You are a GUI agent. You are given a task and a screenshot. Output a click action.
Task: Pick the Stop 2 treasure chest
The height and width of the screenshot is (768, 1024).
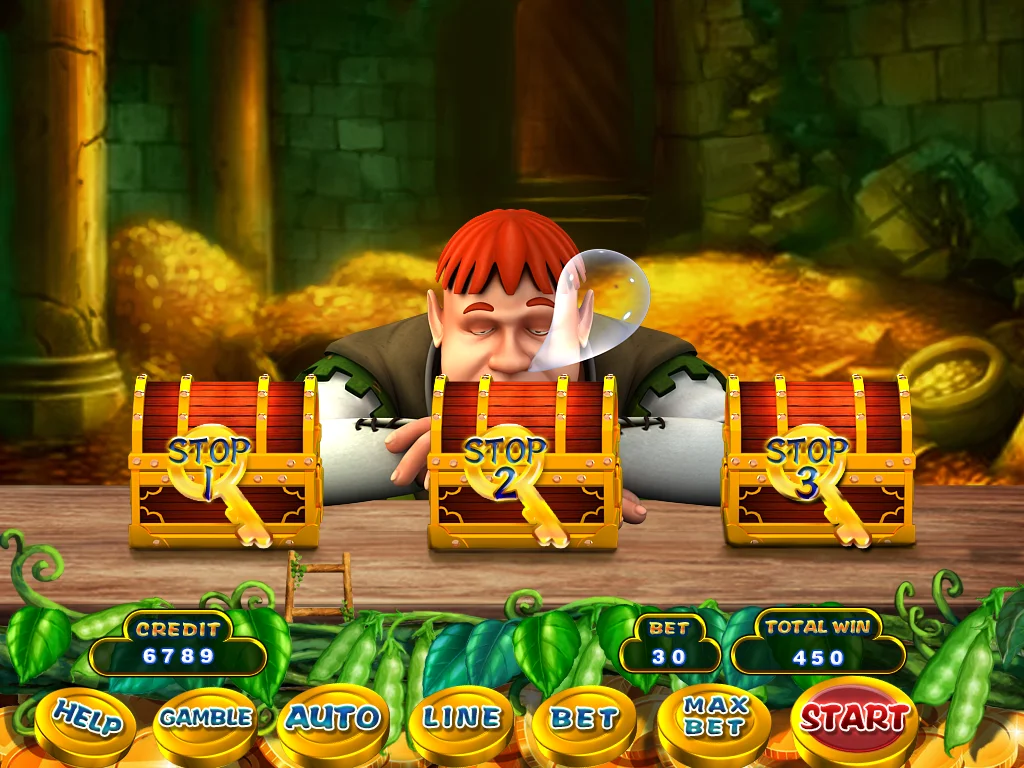pos(524,463)
